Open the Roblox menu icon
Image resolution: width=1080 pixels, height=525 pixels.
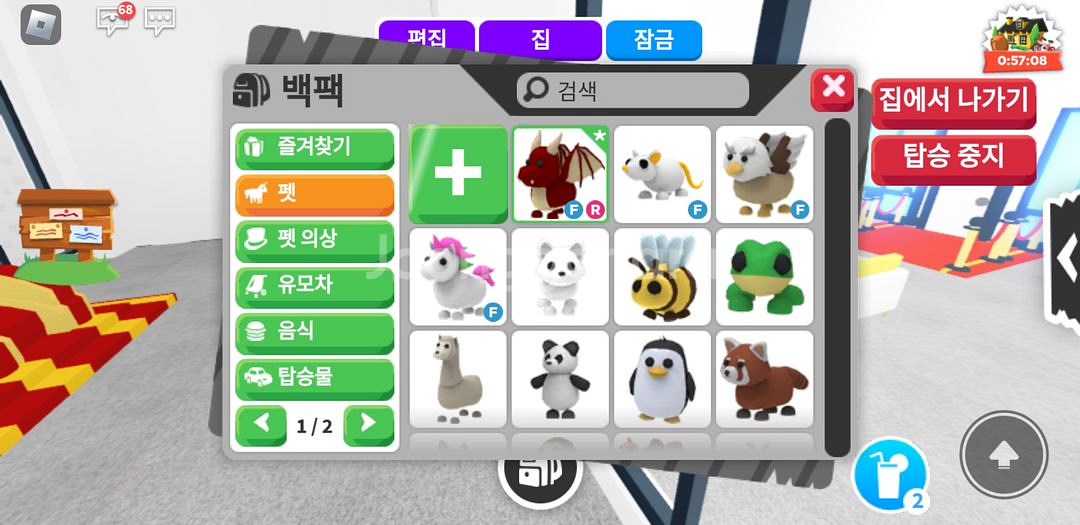pos(41,24)
